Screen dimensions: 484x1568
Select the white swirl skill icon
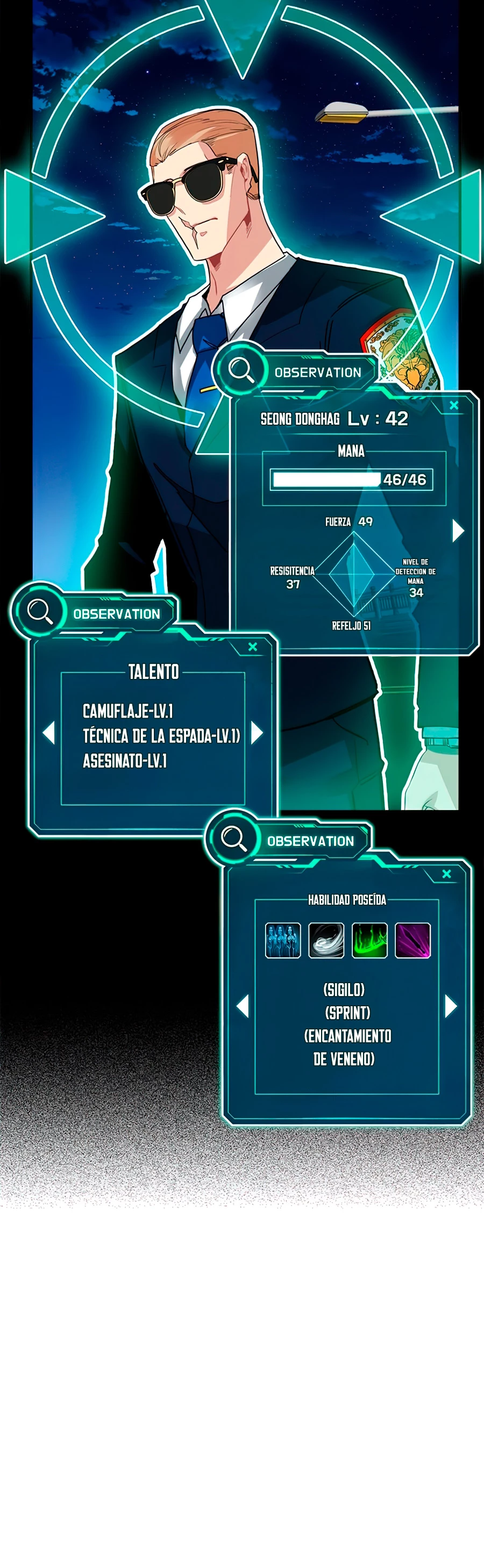[x=326, y=940]
